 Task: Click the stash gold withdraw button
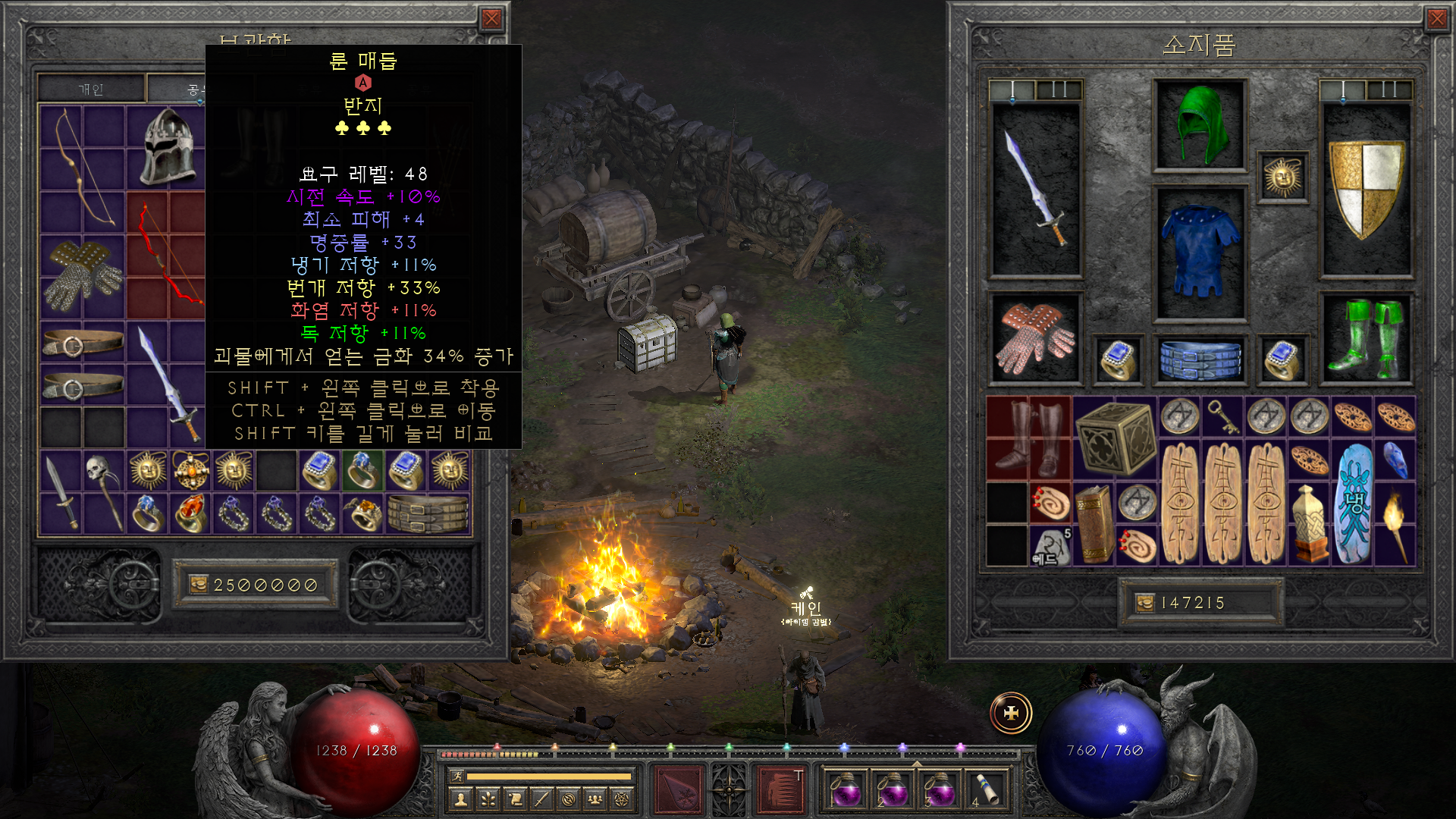199,585
